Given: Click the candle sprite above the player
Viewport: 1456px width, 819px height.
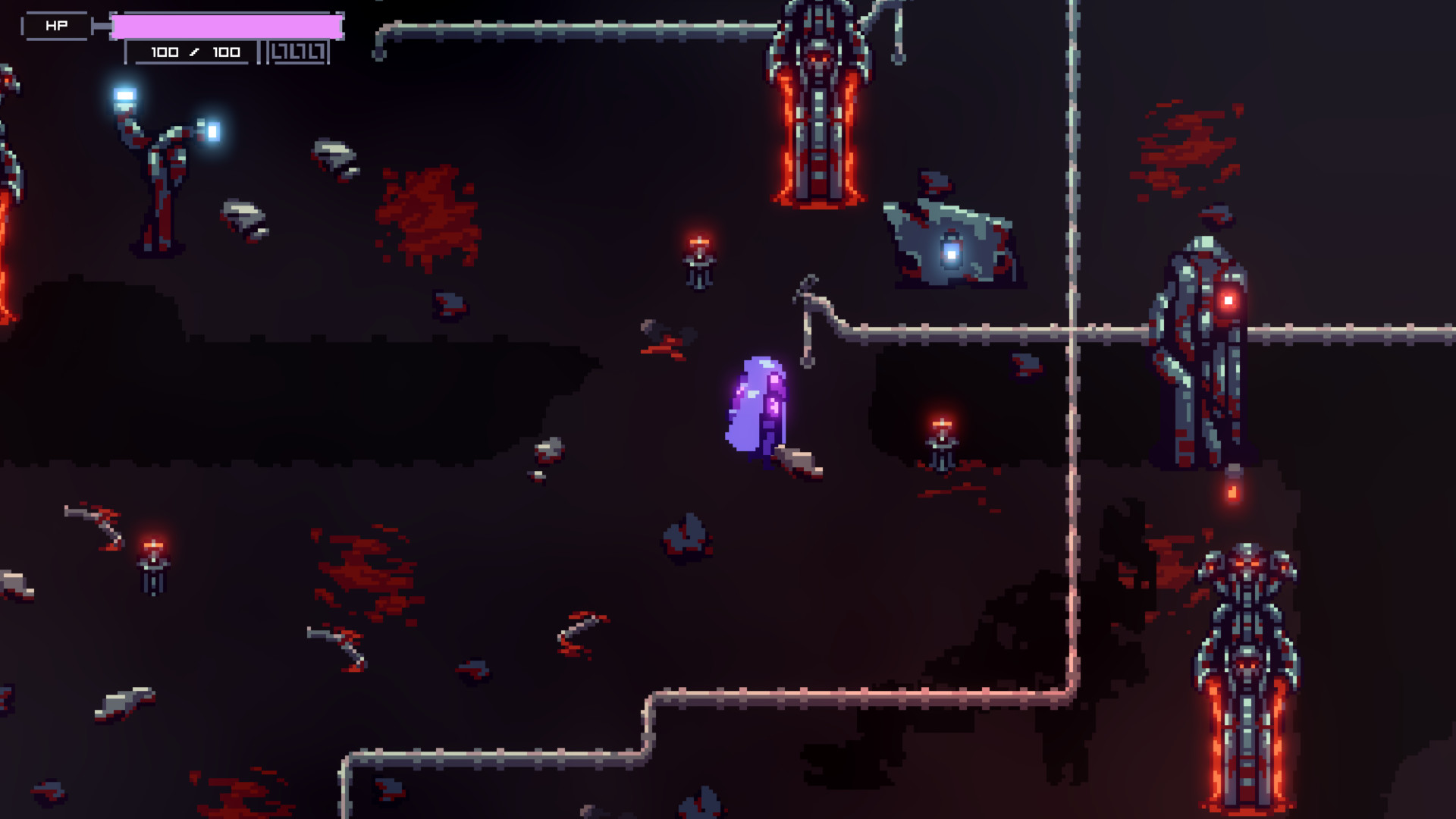Looking at the screenshot, I should point(698,262).
